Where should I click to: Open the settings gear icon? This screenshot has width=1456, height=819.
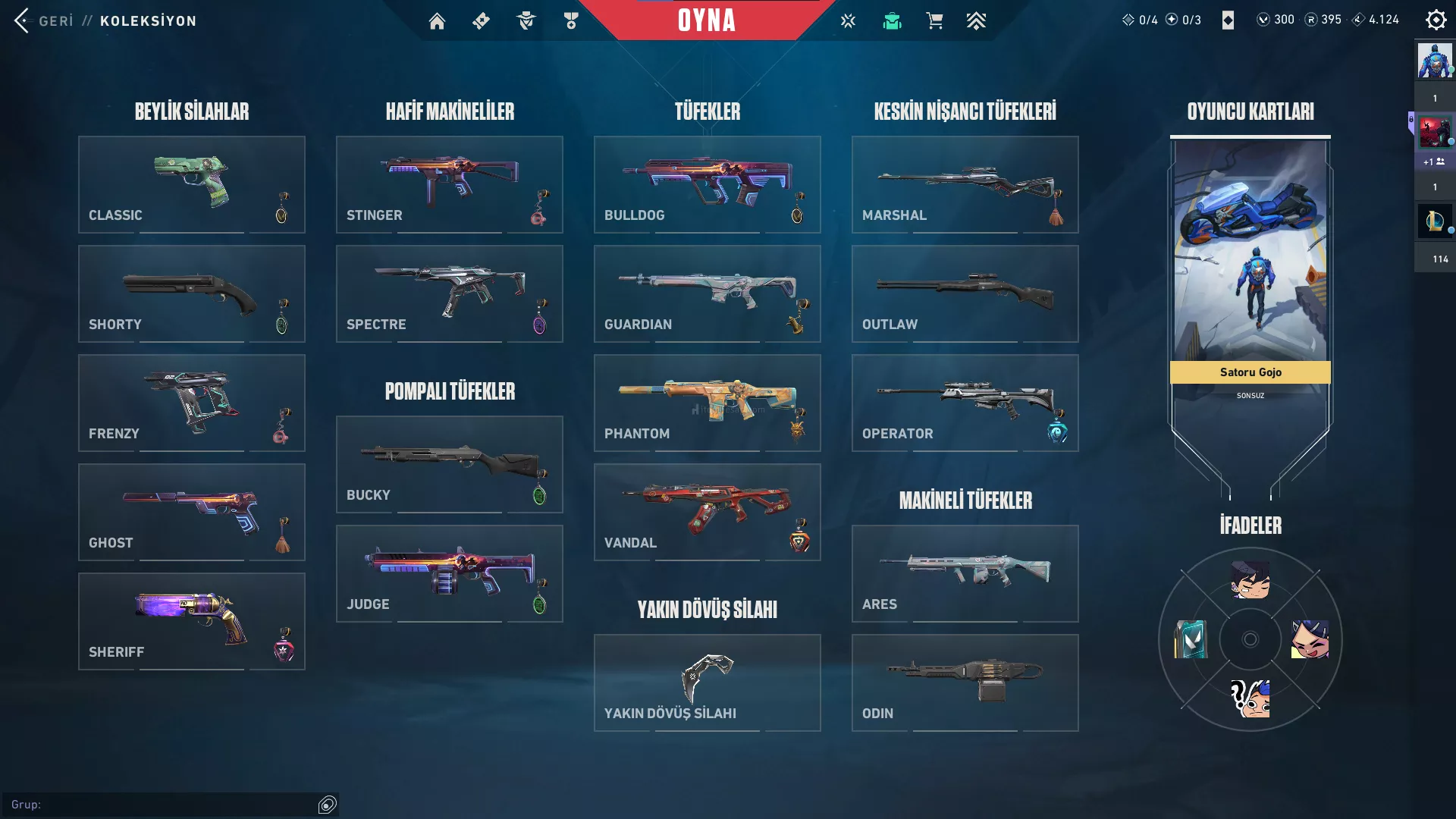click(1436, 20)
